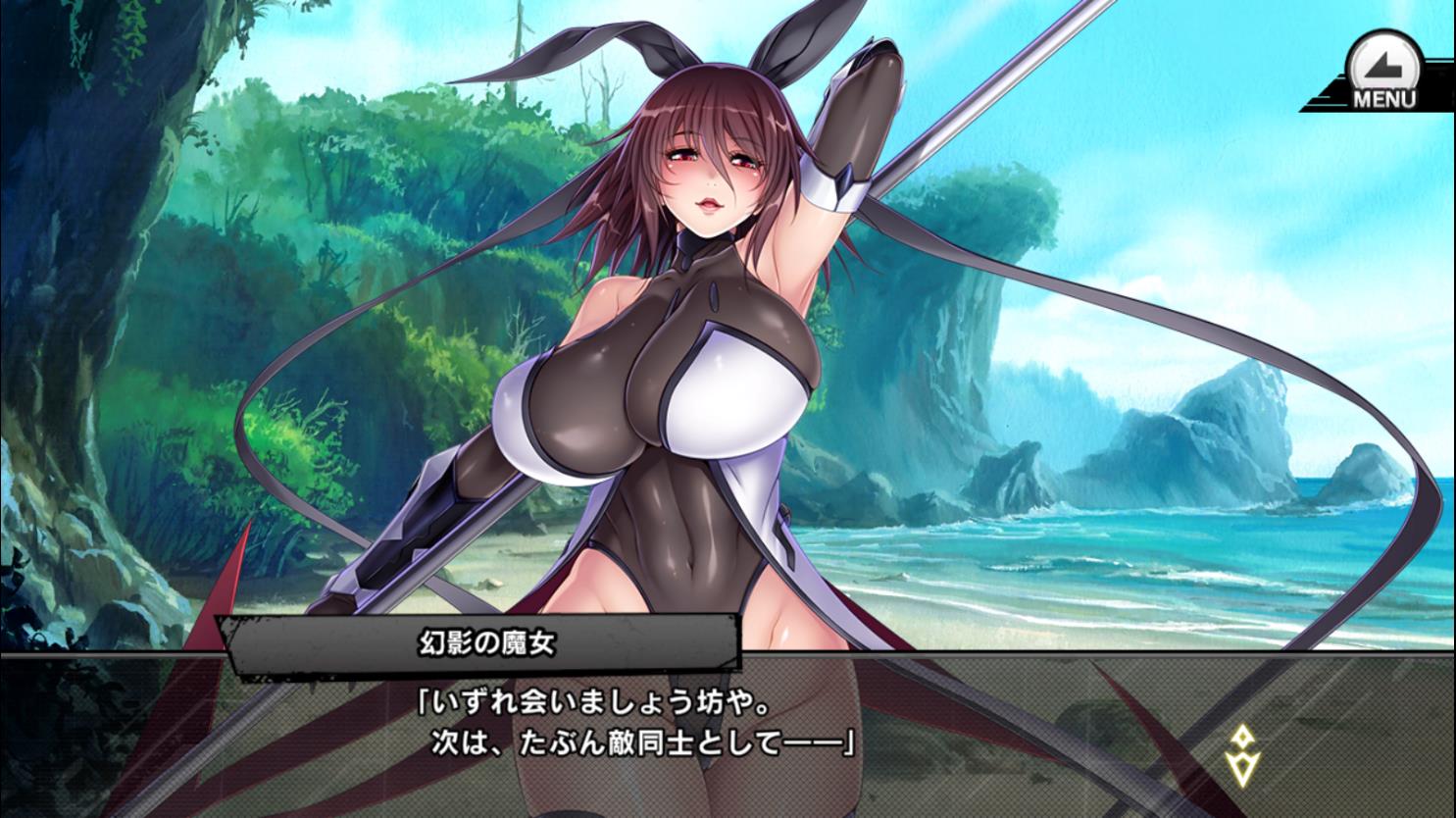Click the downward arrow cursor at bottom right
Viewport: 1456px width, 818px height.
pyautogui.click(x=1243, y=768)
